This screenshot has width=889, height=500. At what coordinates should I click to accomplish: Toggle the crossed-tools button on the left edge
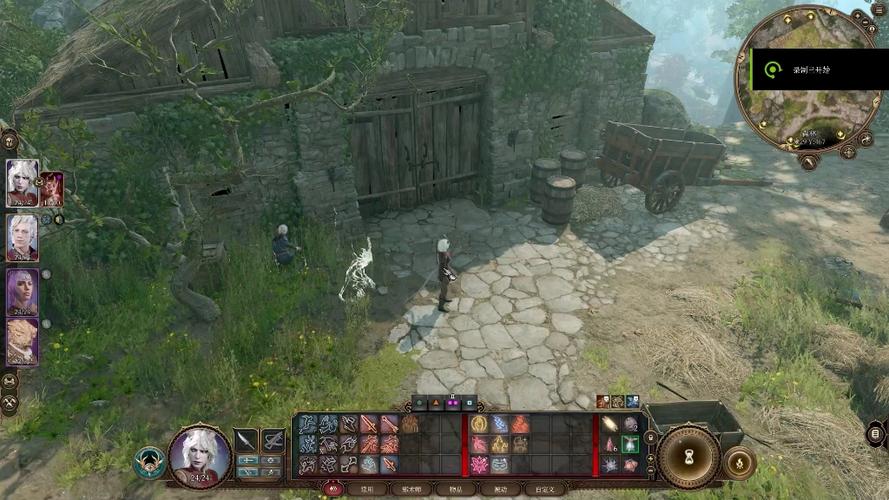click(9, 402)
